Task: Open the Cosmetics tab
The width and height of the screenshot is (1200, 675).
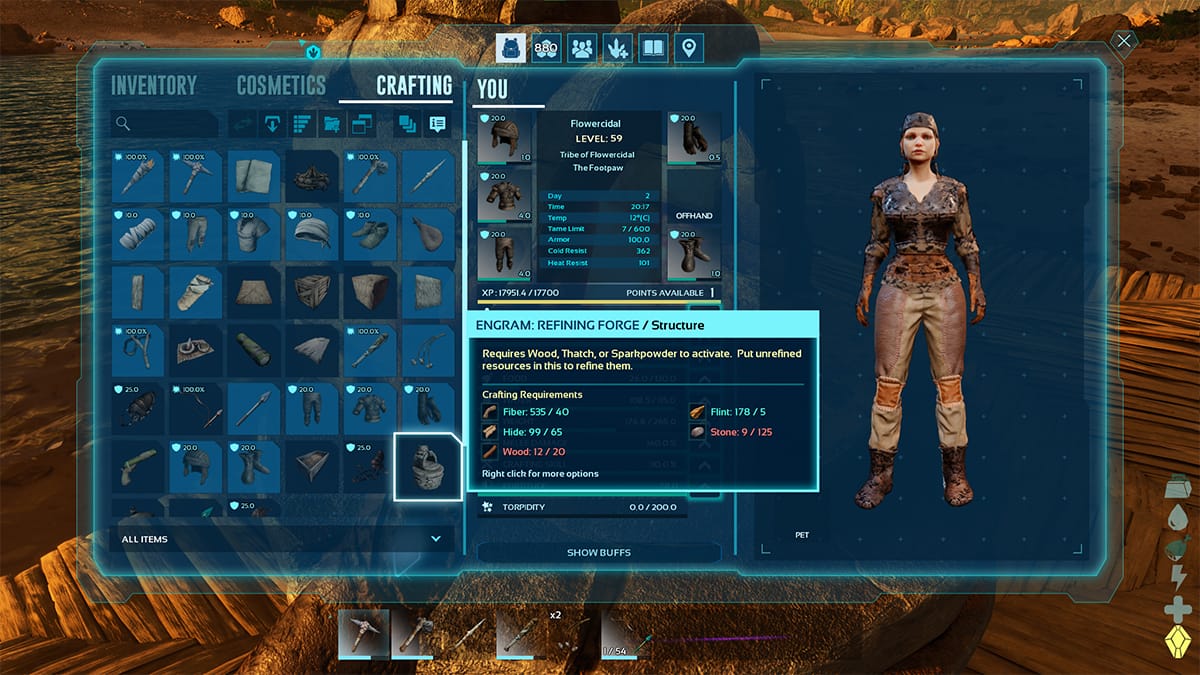Action: pos(281,86)
